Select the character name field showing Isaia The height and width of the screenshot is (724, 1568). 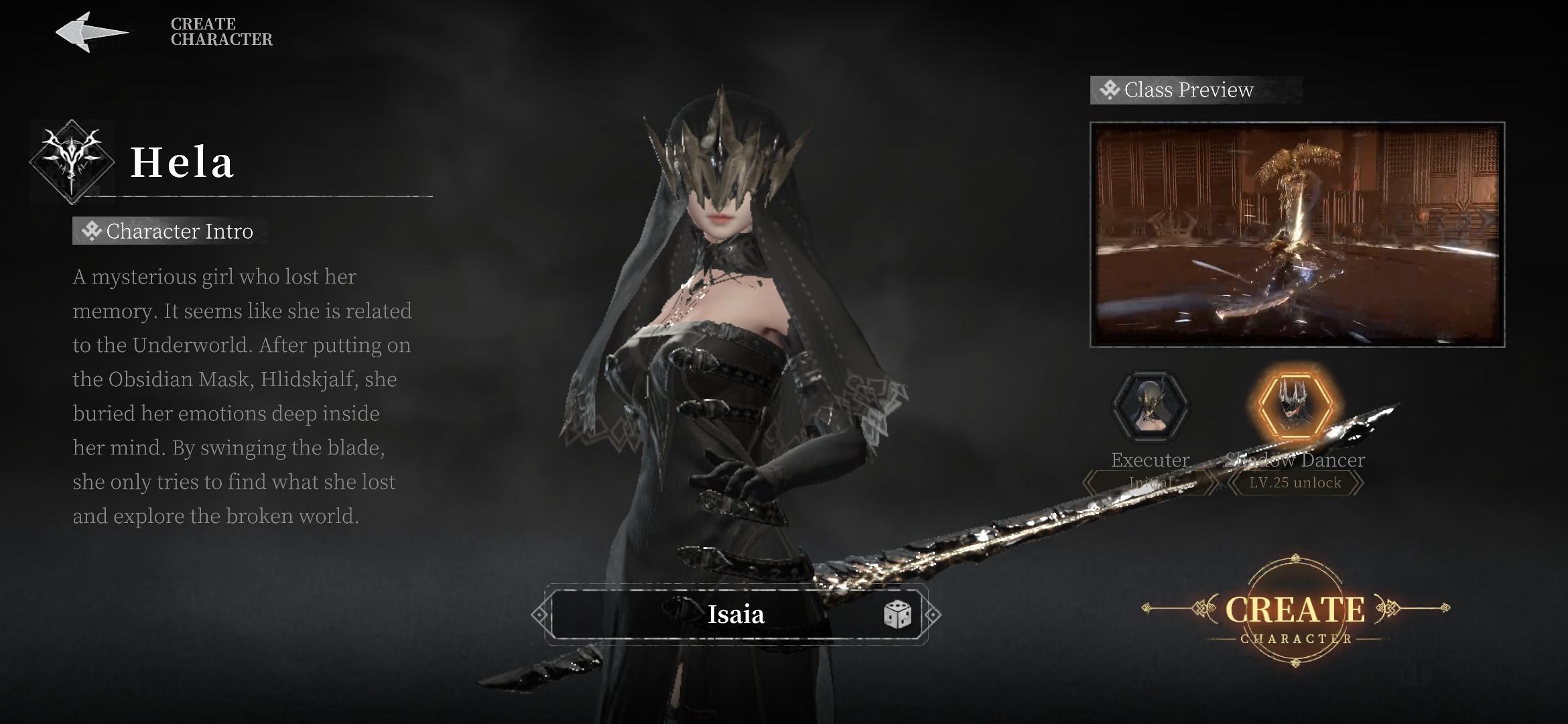coord(735,615)
